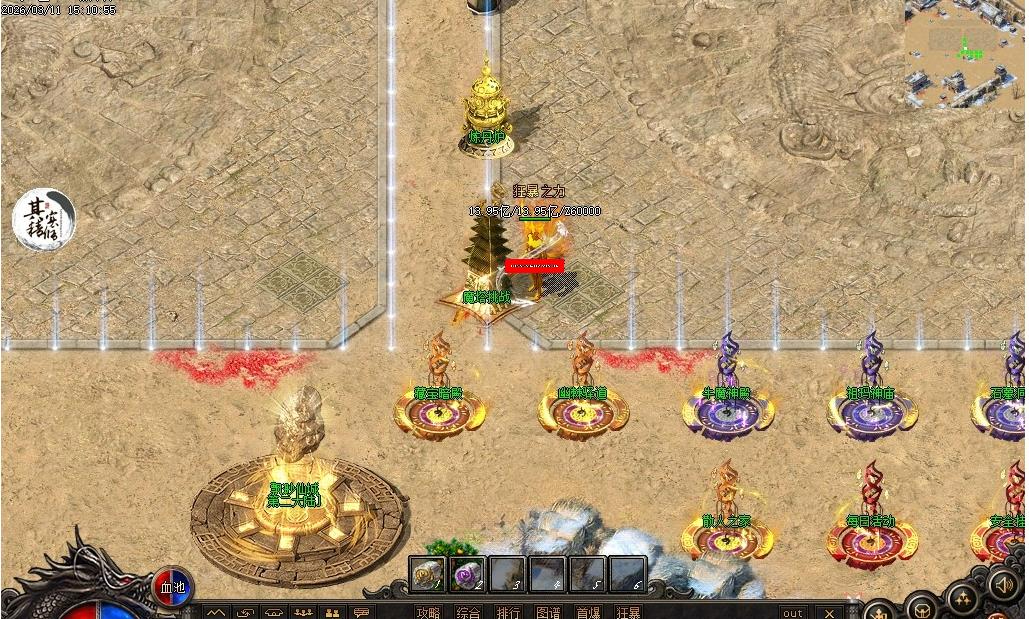Open the 综合 menu button
The height and width of the screenshot is (619, 1029).
[x=468, y=612]
